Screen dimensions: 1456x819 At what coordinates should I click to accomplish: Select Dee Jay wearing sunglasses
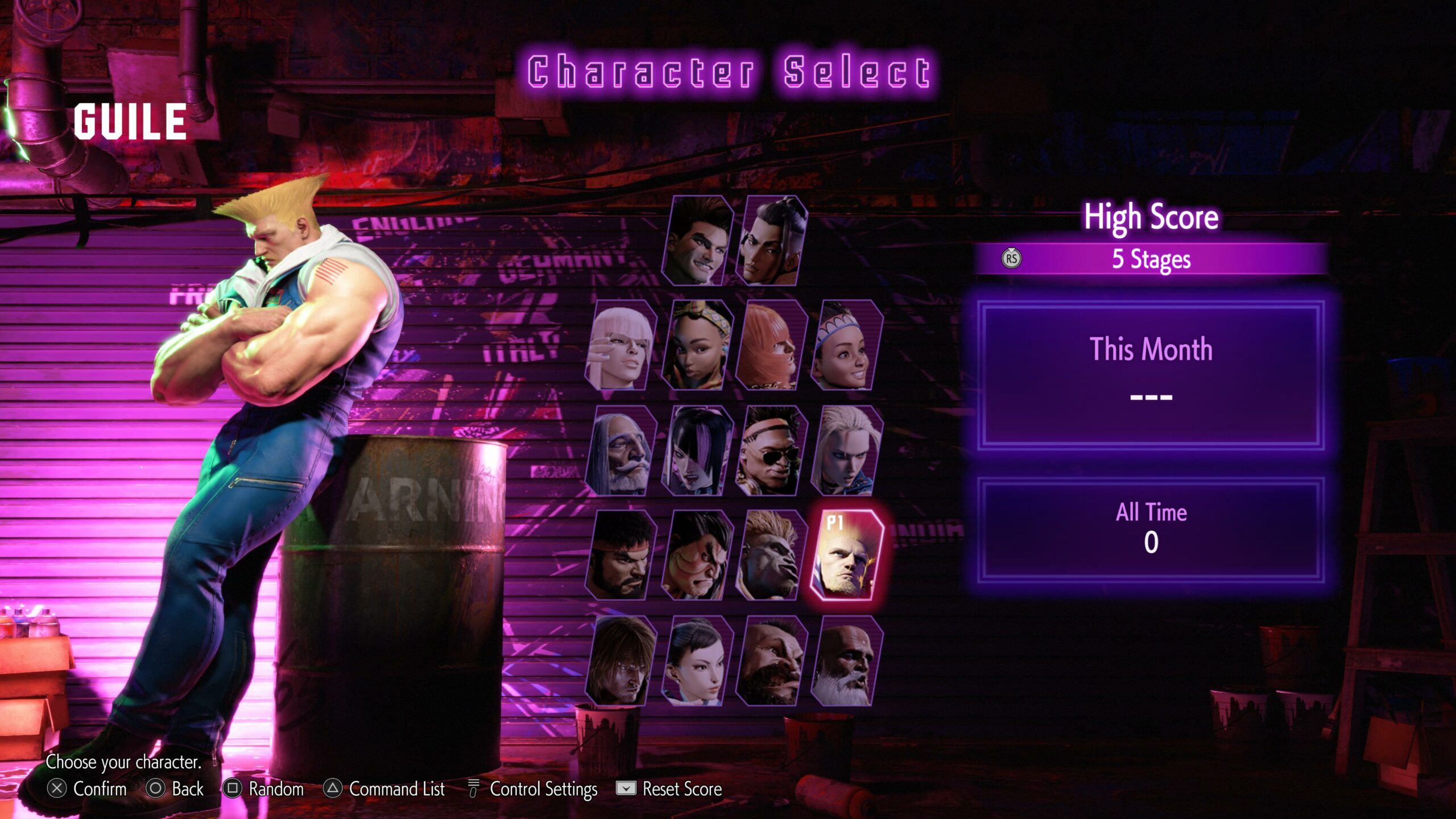771,450
